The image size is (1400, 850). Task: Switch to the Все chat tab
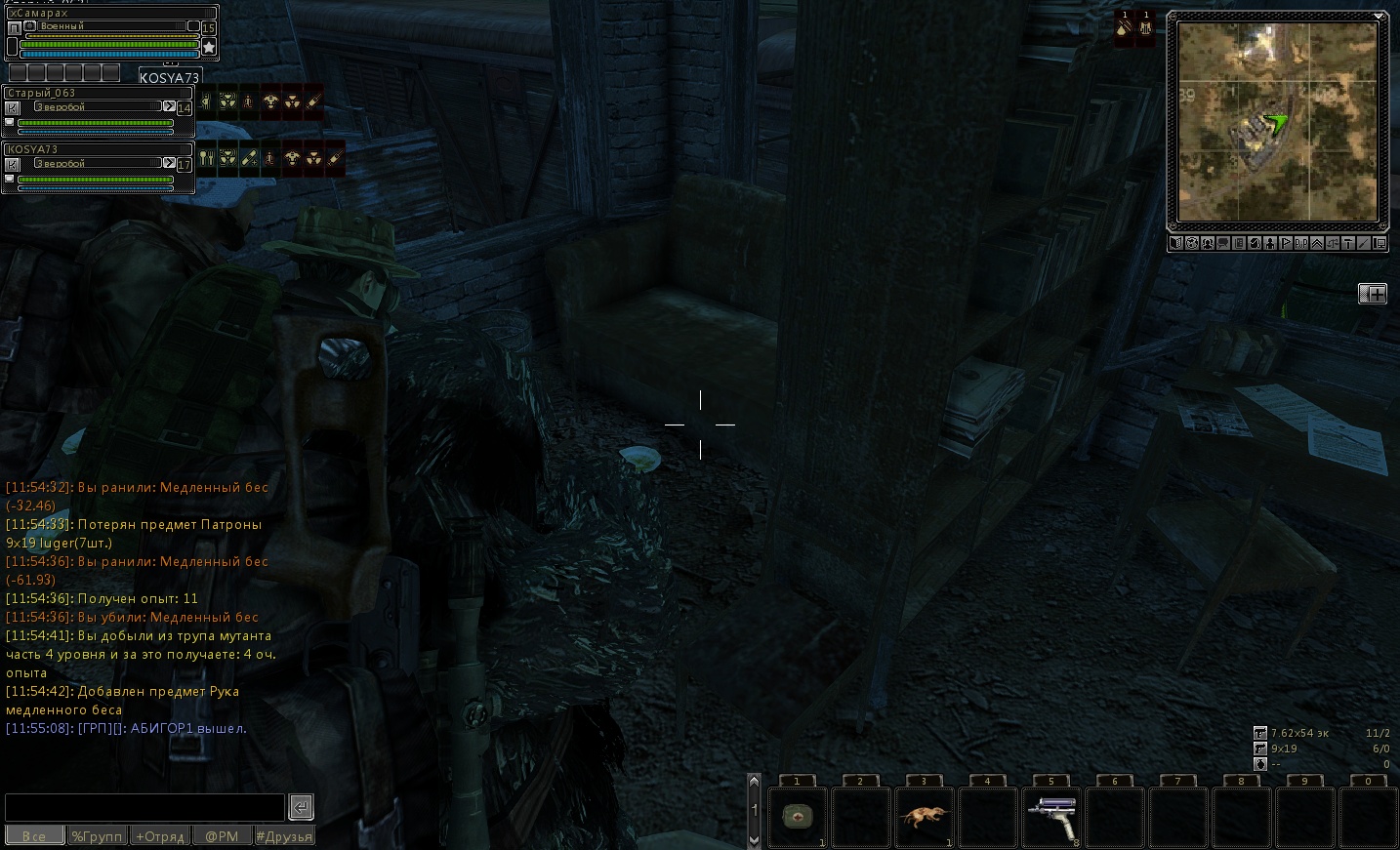point(34,836)
